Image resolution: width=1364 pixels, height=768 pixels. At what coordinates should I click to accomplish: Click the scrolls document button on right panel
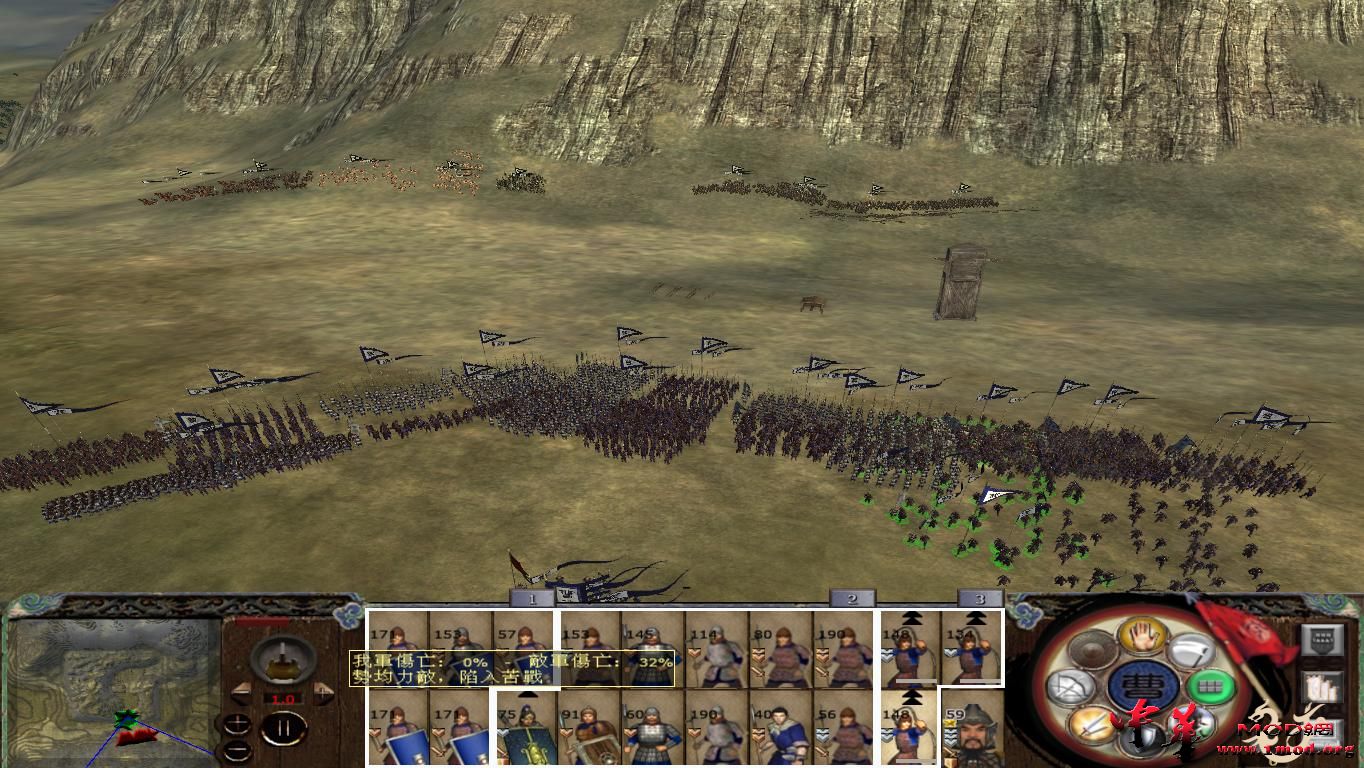tap(1323, 686)
